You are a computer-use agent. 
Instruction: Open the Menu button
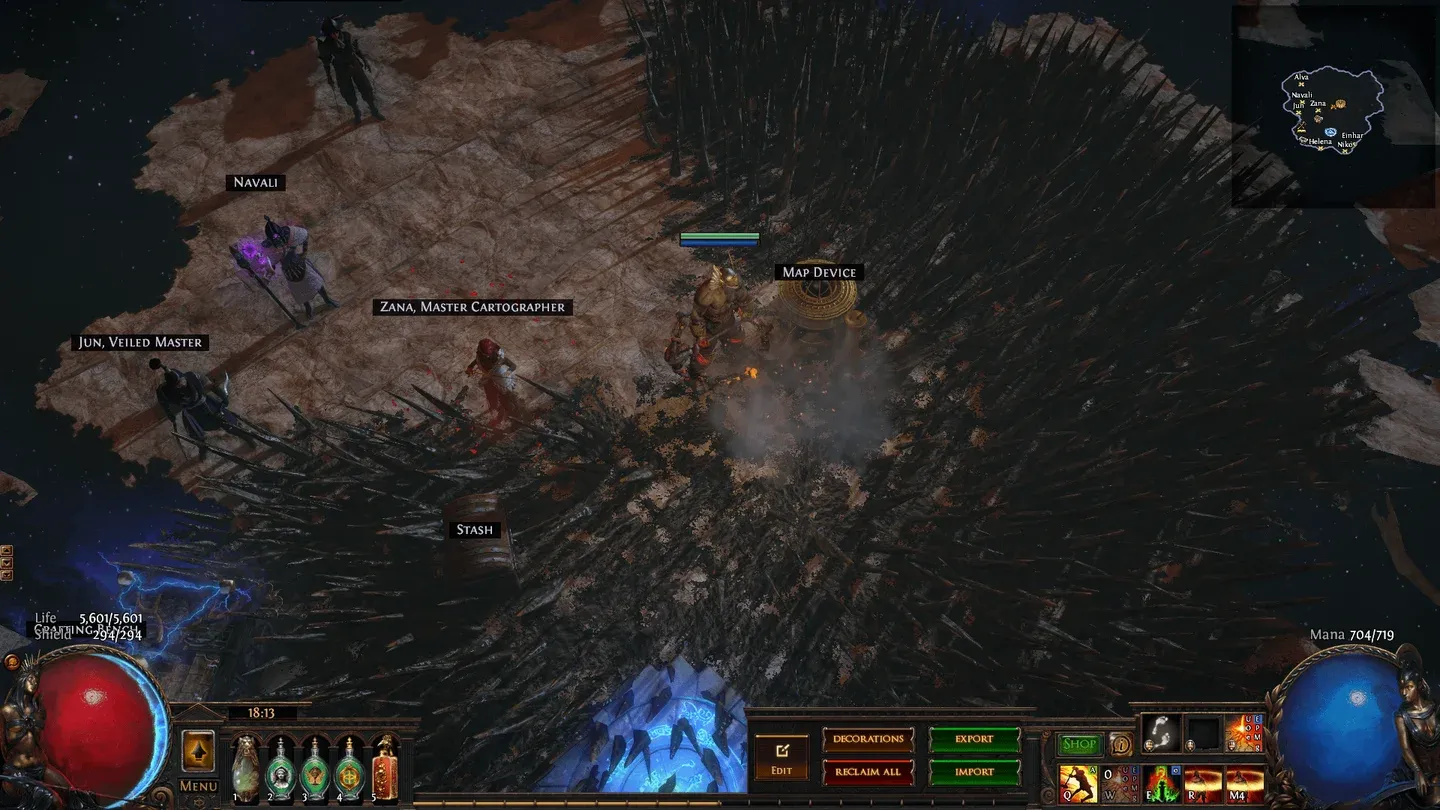click(198, 787)
